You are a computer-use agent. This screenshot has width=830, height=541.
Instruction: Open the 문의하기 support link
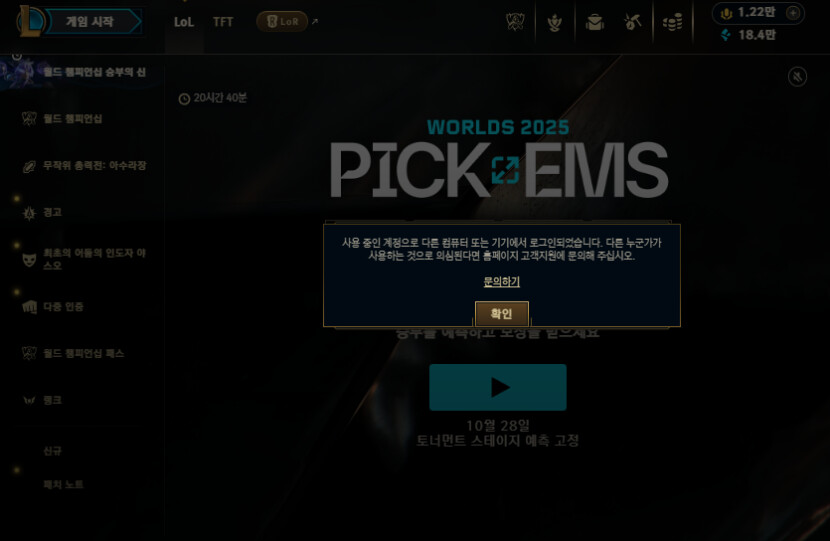pos(501,282)
